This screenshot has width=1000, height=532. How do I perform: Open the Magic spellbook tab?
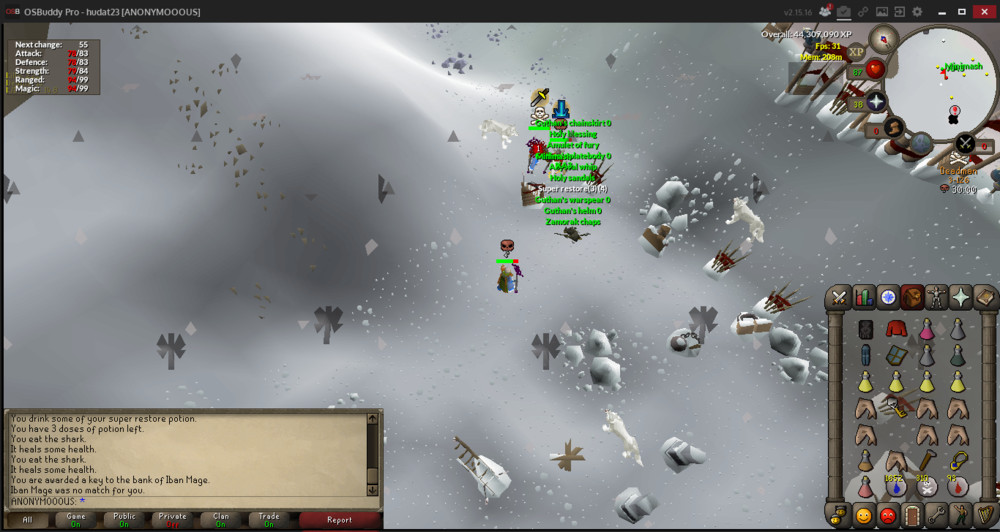[x=985, y=297]
